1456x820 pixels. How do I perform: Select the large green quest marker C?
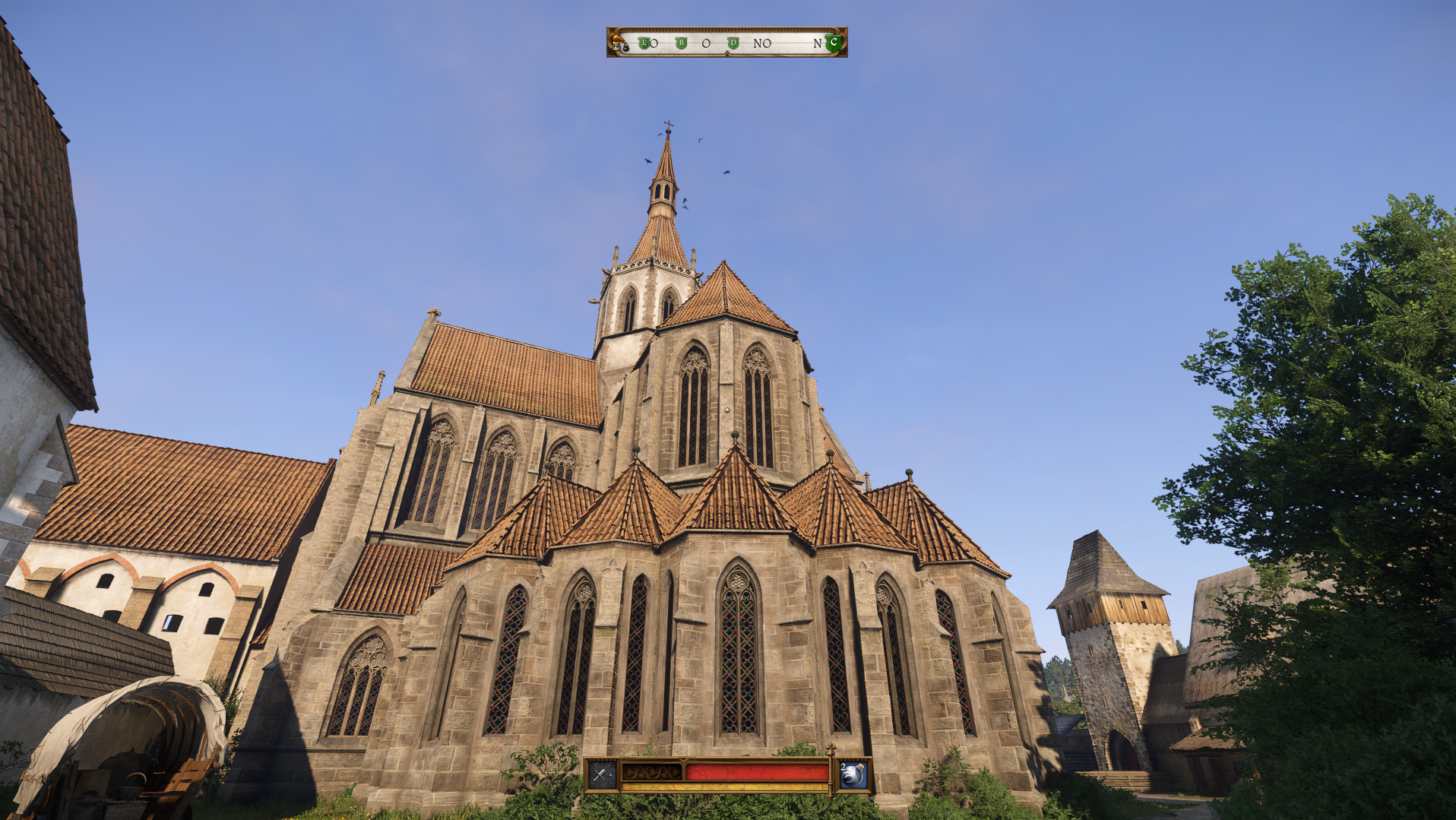[x=834, y=43]
